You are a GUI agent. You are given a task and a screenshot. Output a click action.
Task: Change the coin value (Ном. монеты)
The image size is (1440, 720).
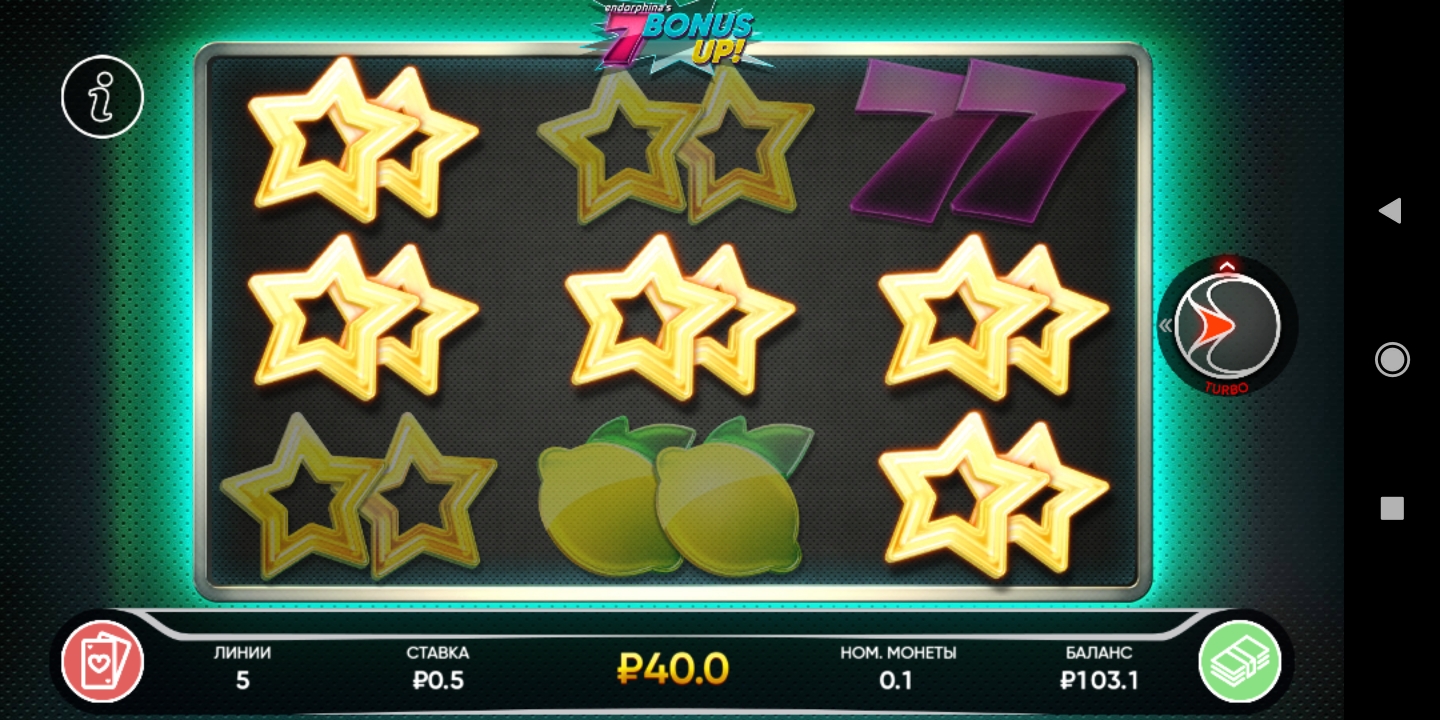point(897,668)
